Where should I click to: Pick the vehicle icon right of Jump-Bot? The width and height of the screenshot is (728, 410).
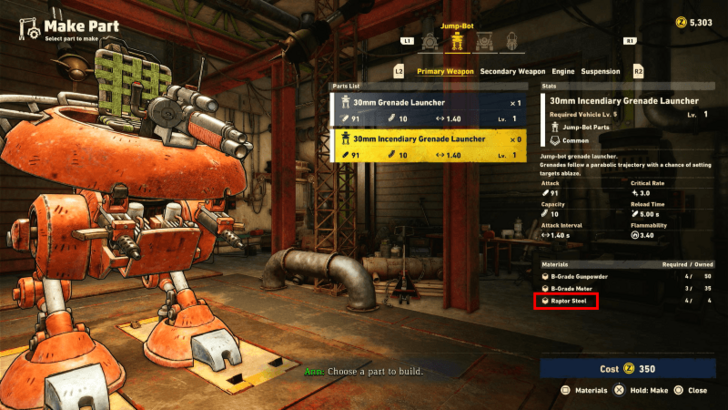click(x=484, y=42)
